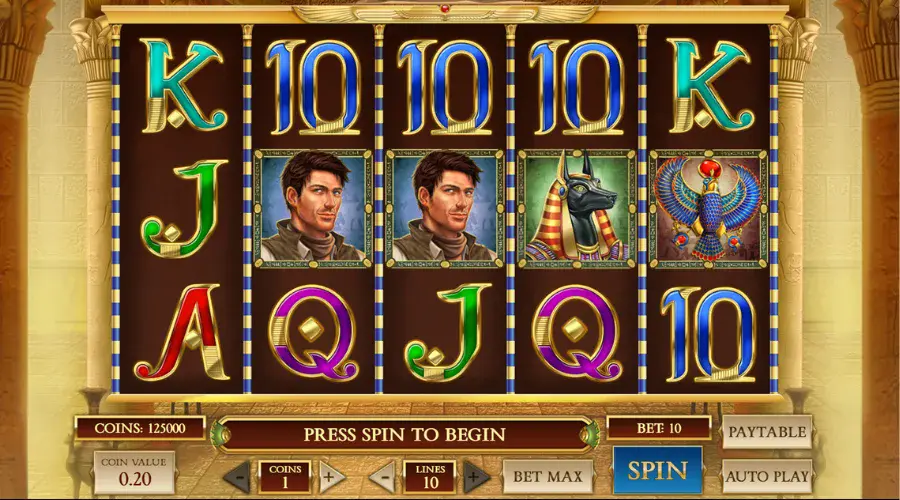Image resolution: width=900 pixels, height=500 pixels.
Task: Increase coins per line with the plus button
Action: [332, 476]
